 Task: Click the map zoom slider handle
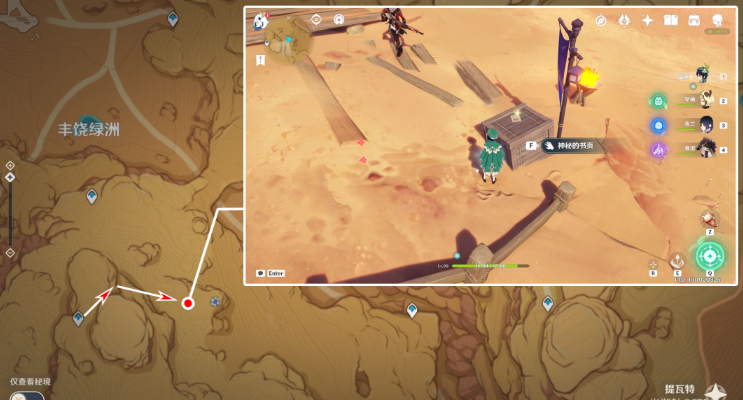[10, 178]
